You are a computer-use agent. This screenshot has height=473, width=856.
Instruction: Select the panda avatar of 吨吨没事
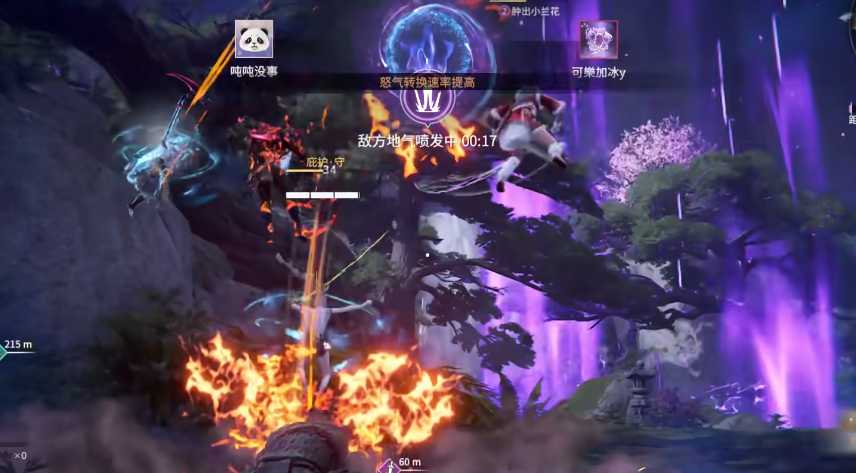click(253, 39)
